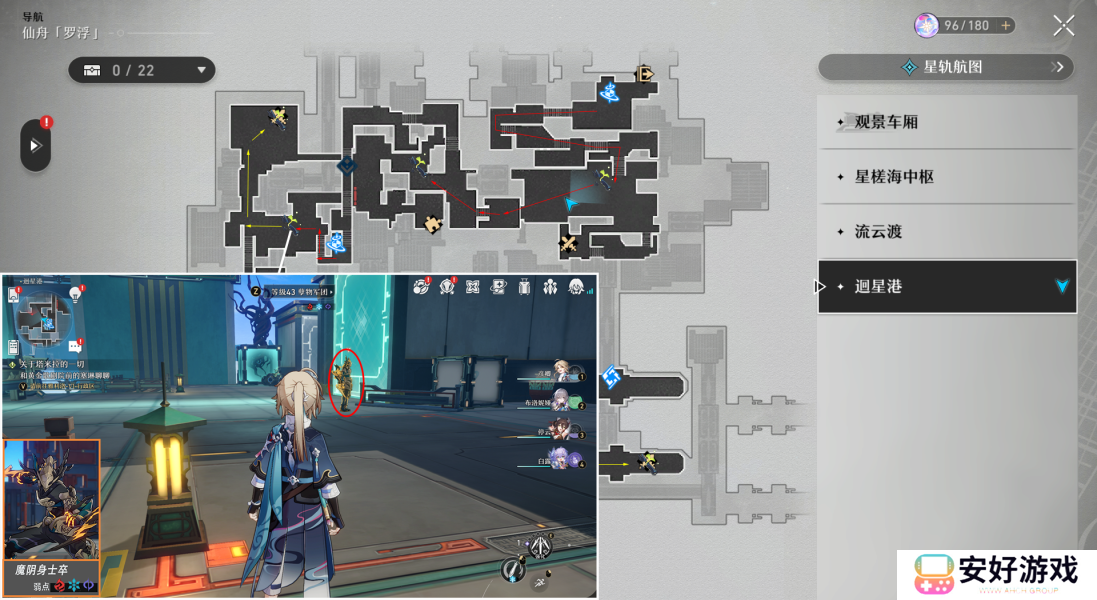Add Trailblaze Power with the plus button

pos(1005,25)
